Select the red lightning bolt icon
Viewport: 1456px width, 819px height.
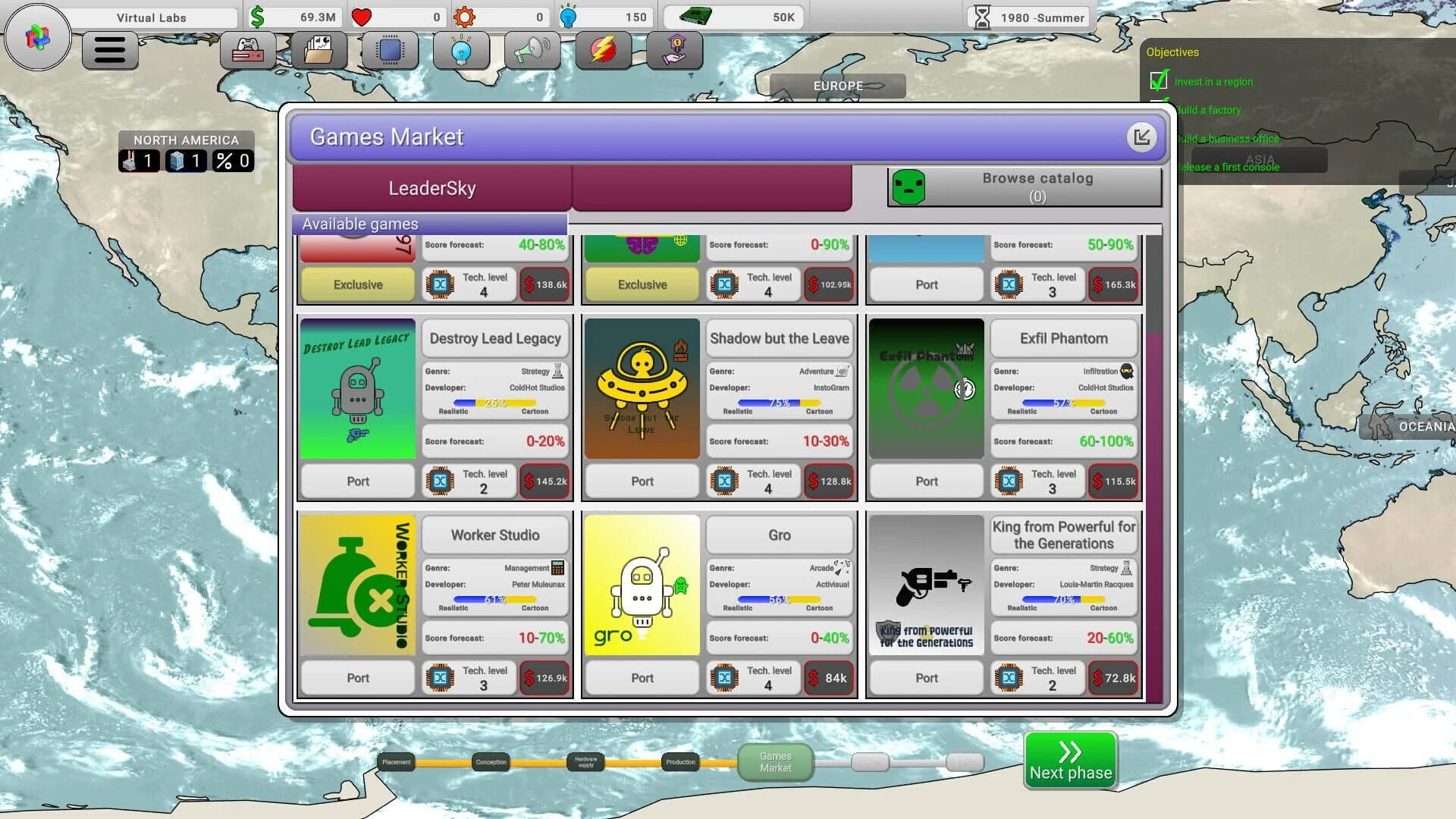(604, 50)
